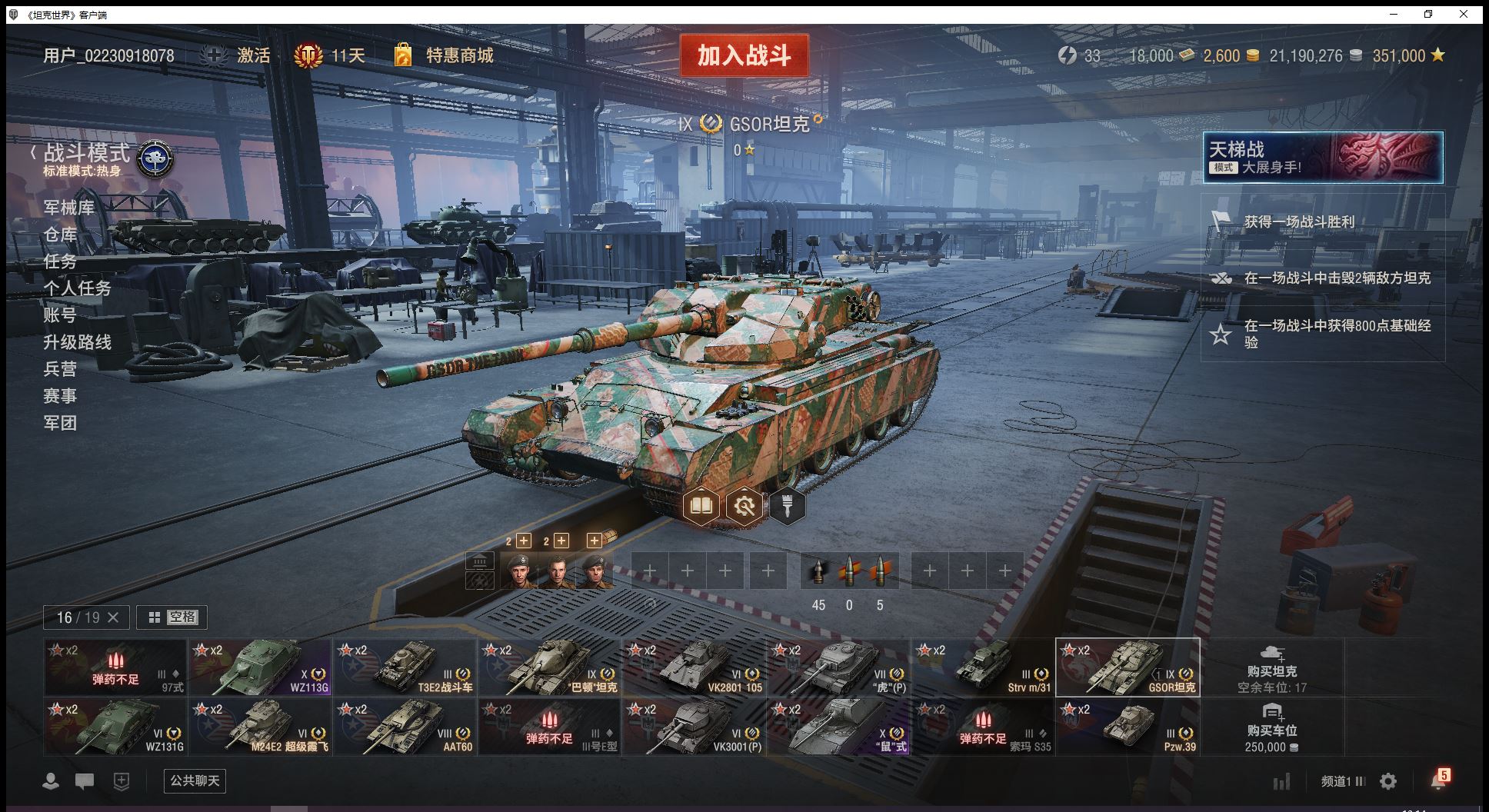Click the 天梯战 ranked mode banner
1489x812 pixels.
1322,158
